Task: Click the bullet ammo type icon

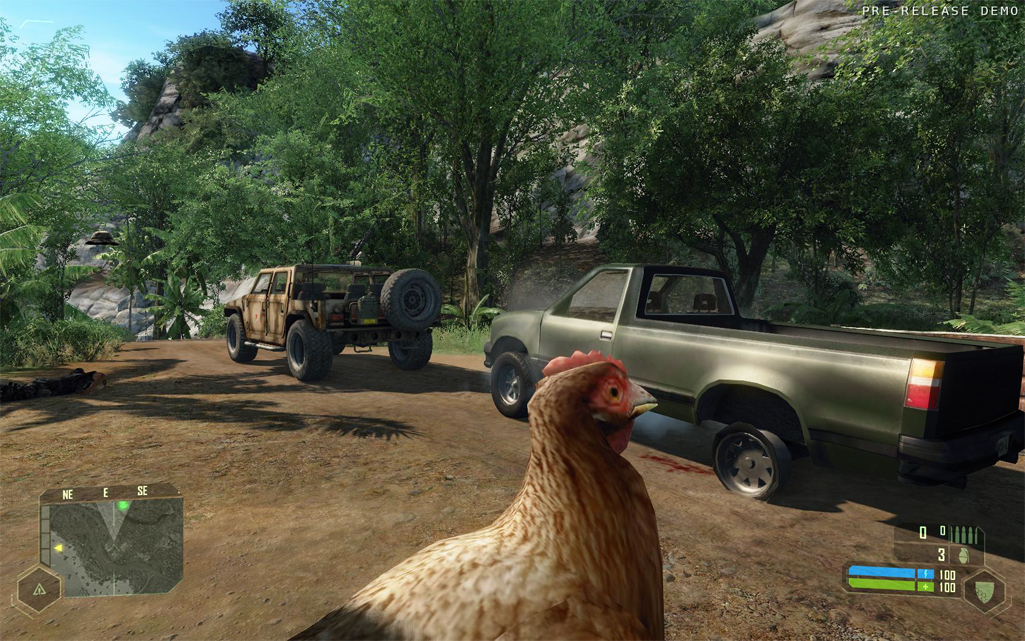Action: coord(964,534)
